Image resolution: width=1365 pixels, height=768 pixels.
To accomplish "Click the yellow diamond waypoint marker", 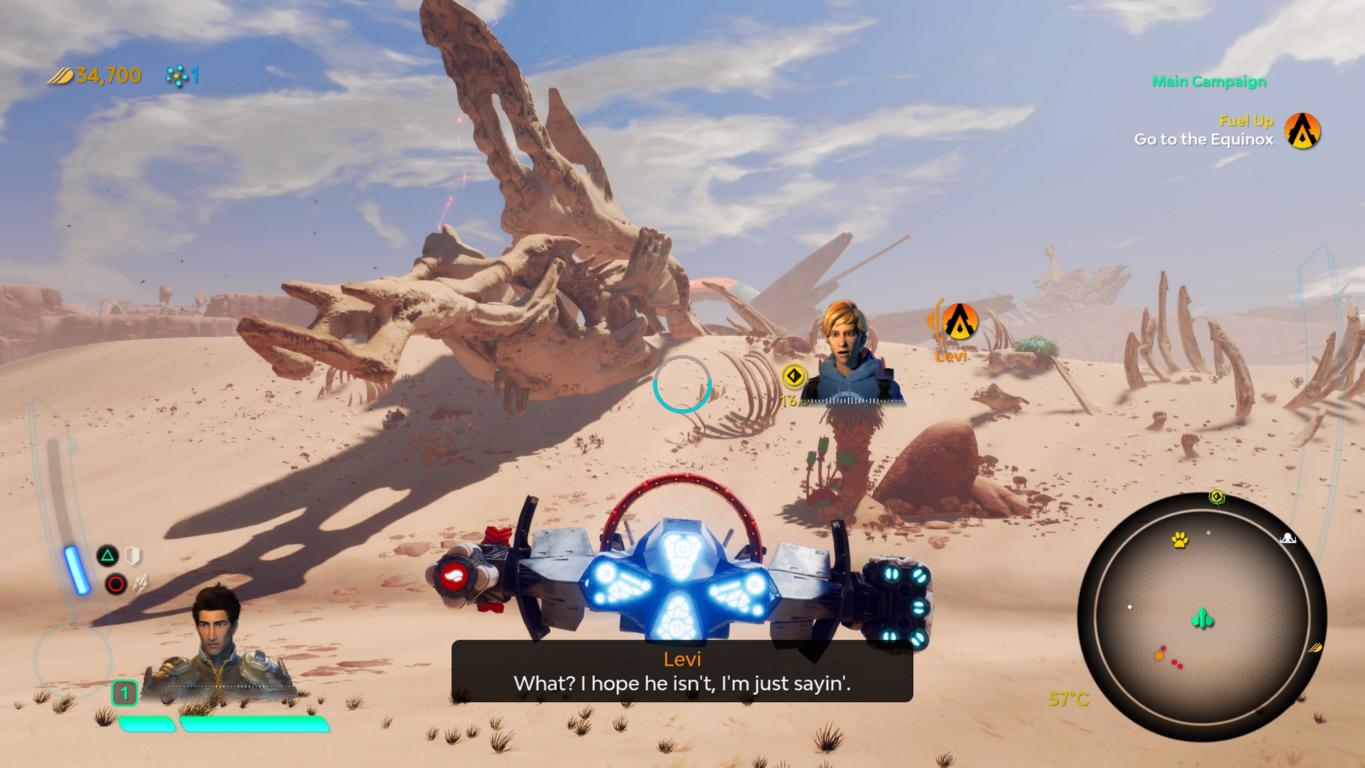I will 794,376.
